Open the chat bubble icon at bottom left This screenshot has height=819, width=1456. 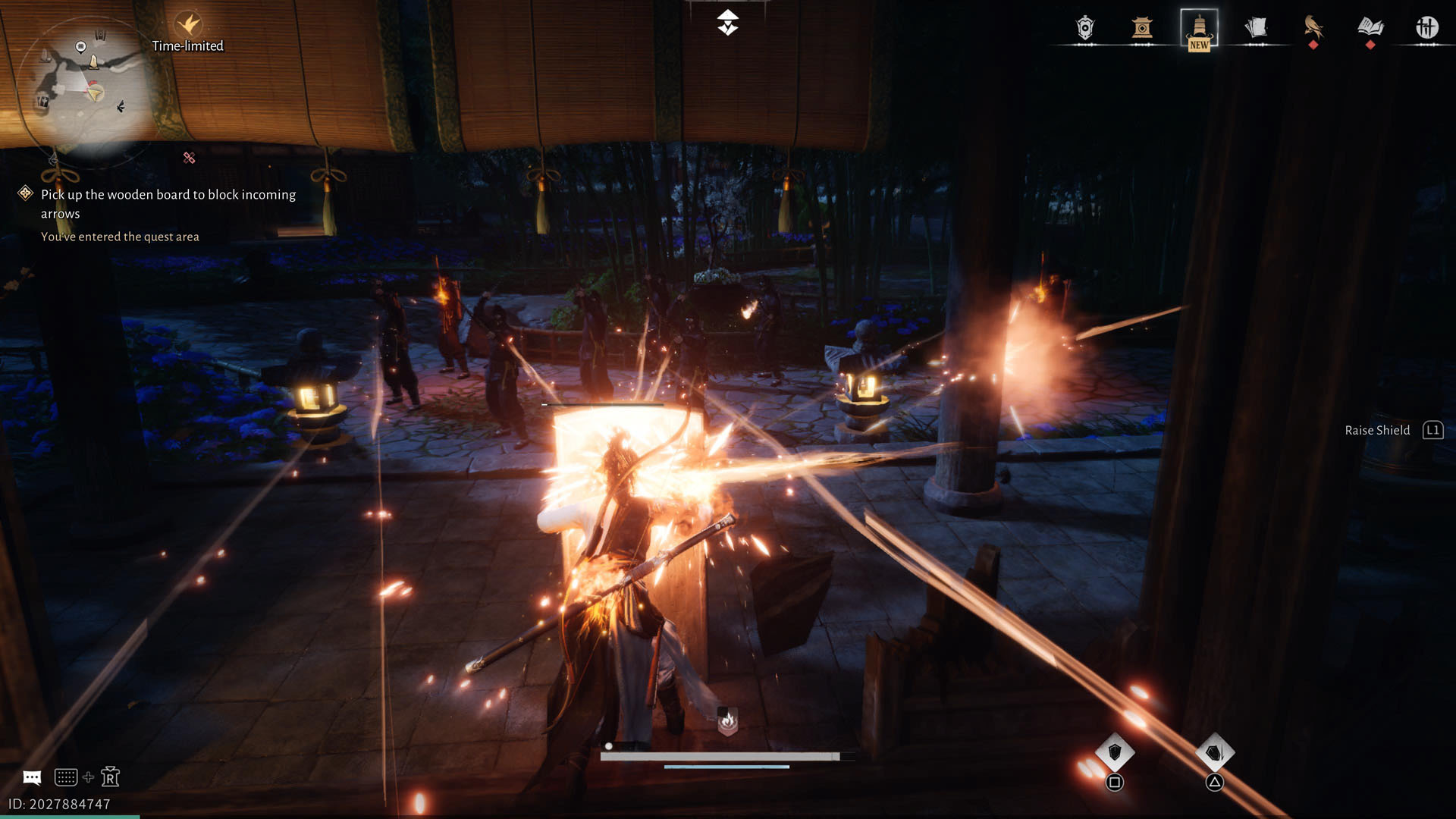[32, 777]
